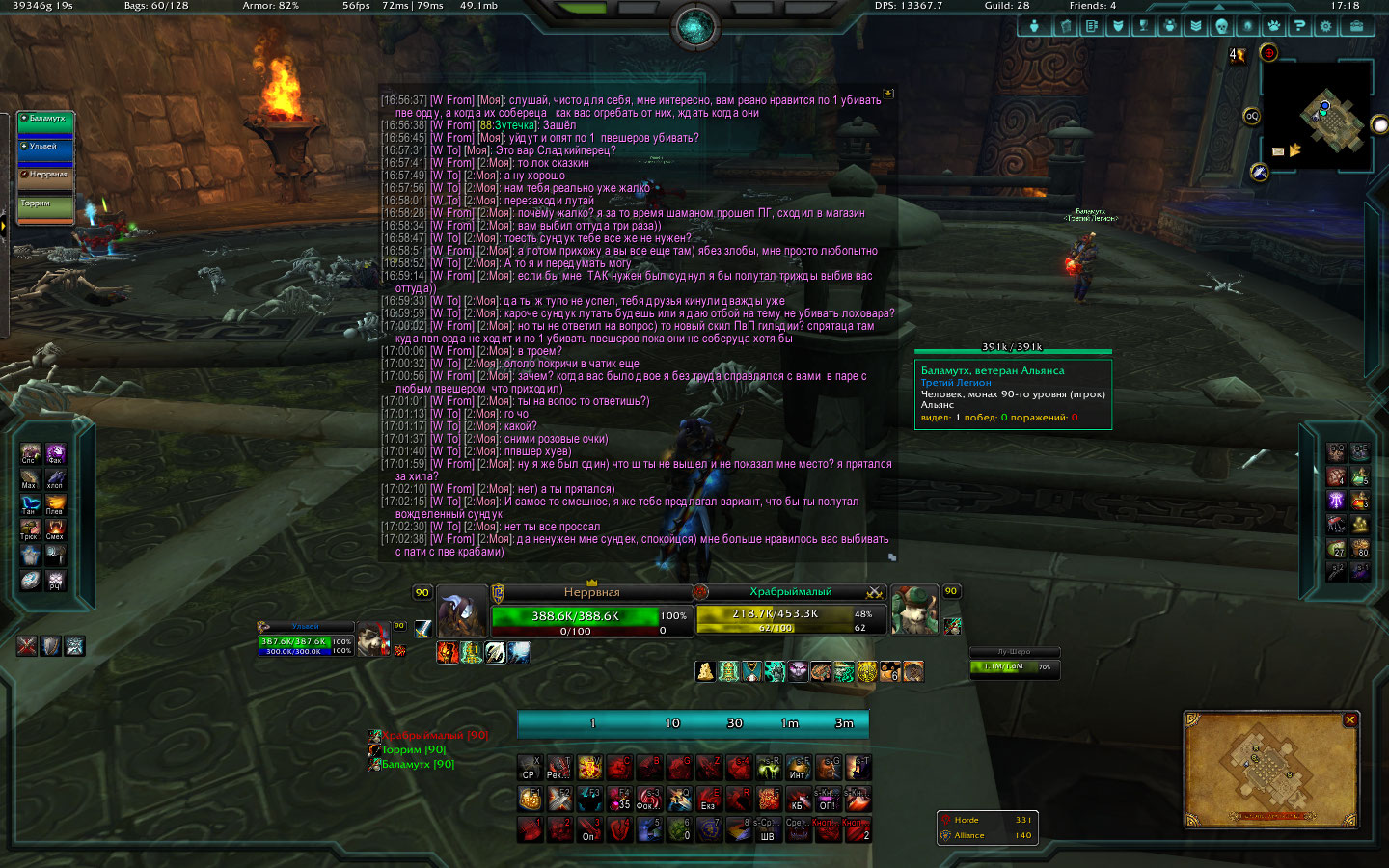
Task: Open the mail envelope icon on minimap
Action: 1278,151
